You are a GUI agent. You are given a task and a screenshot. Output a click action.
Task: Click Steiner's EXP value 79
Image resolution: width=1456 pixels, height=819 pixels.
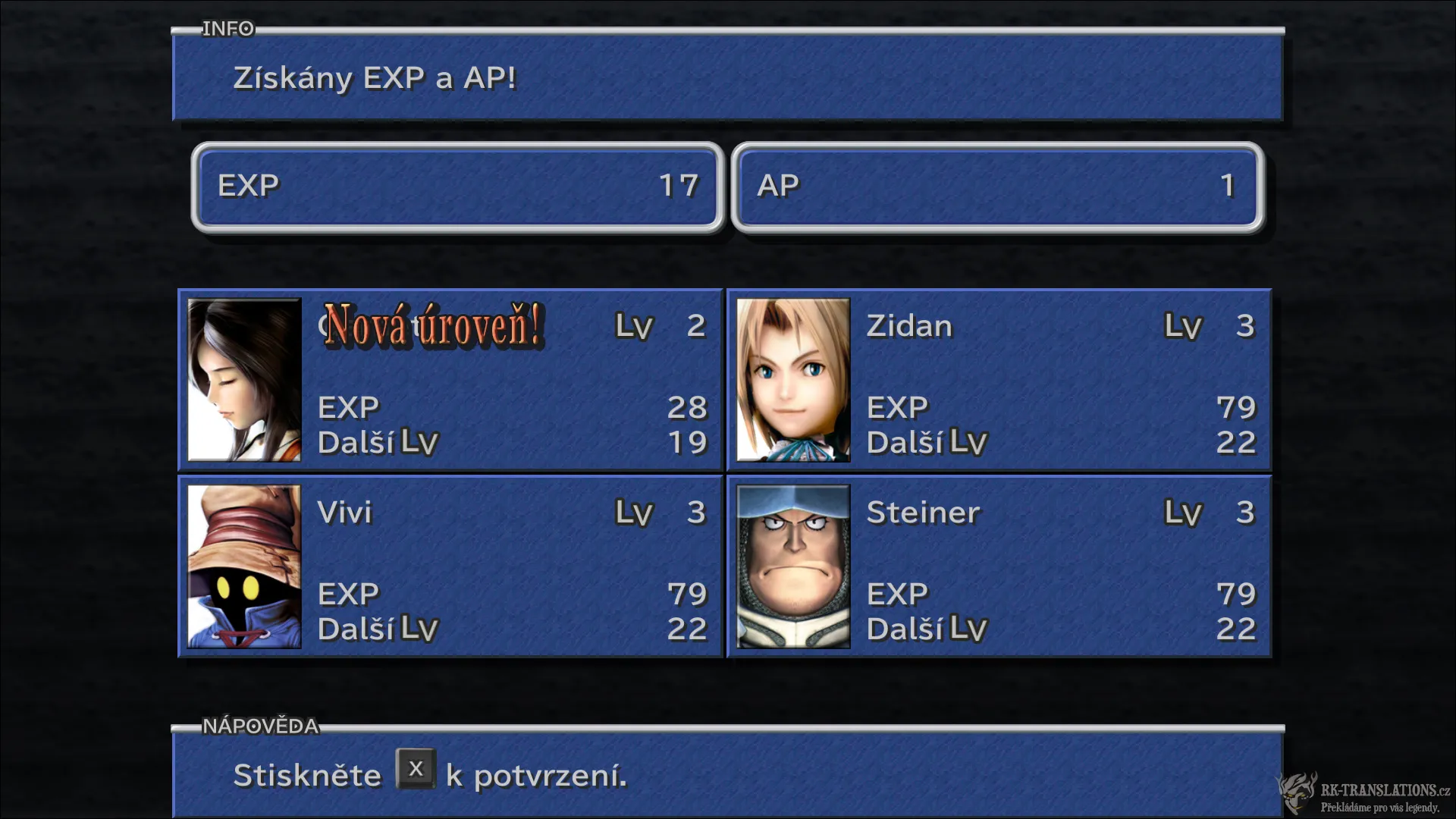tap(1235, 594)
